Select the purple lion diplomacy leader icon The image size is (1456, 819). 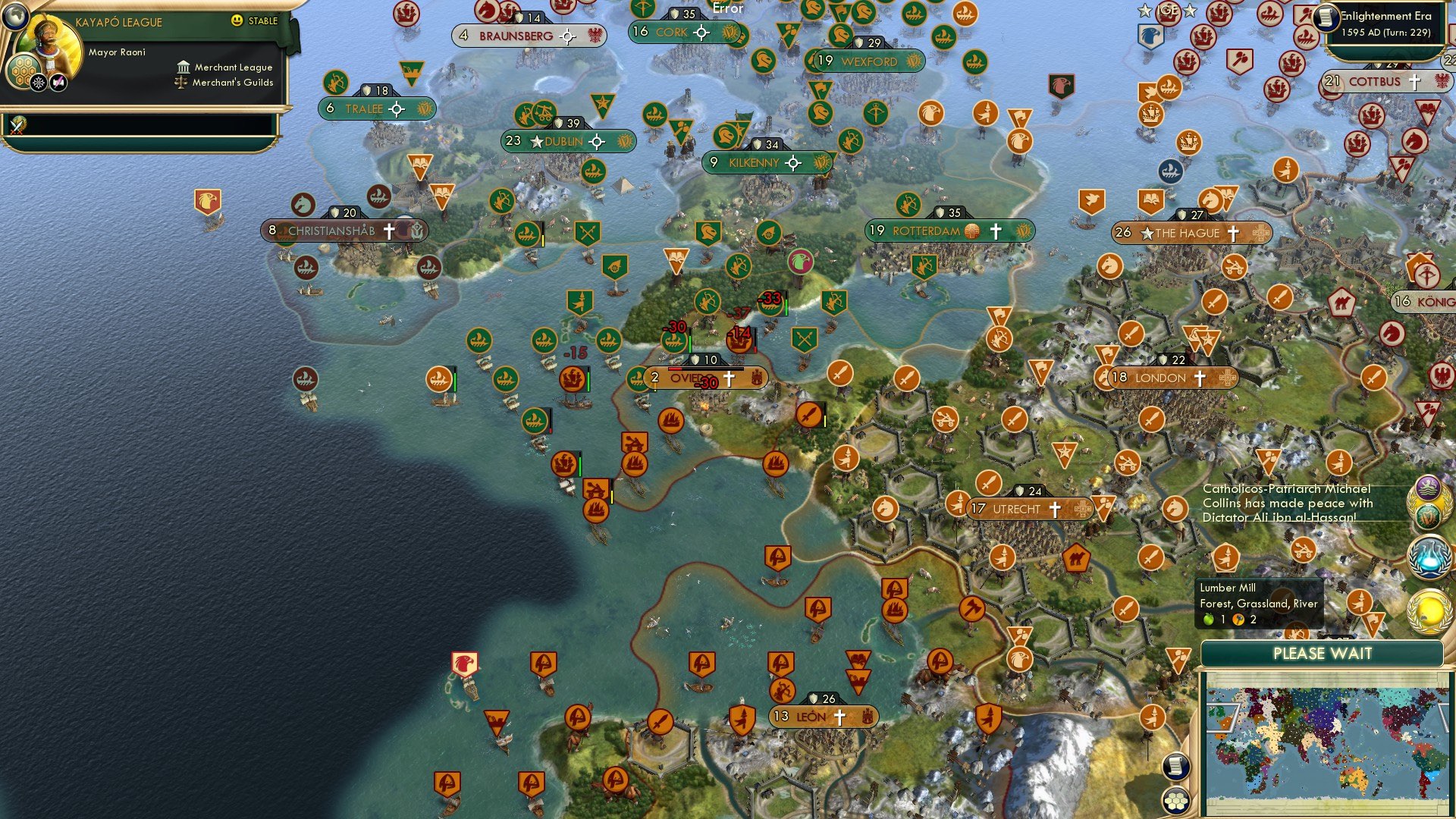(1428, 485)
